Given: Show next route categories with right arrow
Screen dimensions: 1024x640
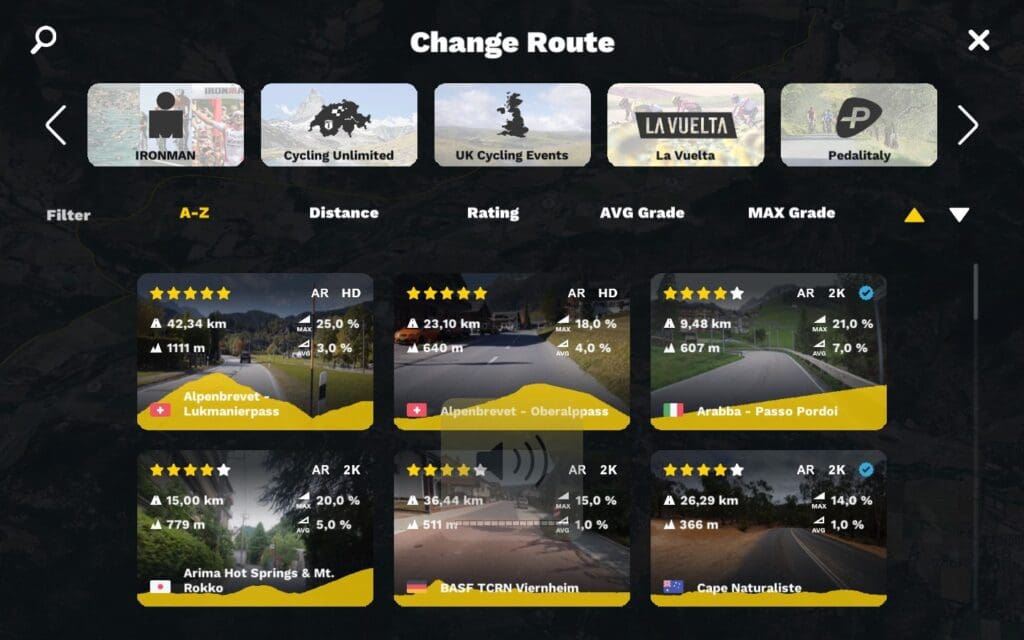Looking at the screenshot, I should tap(967, 125).
